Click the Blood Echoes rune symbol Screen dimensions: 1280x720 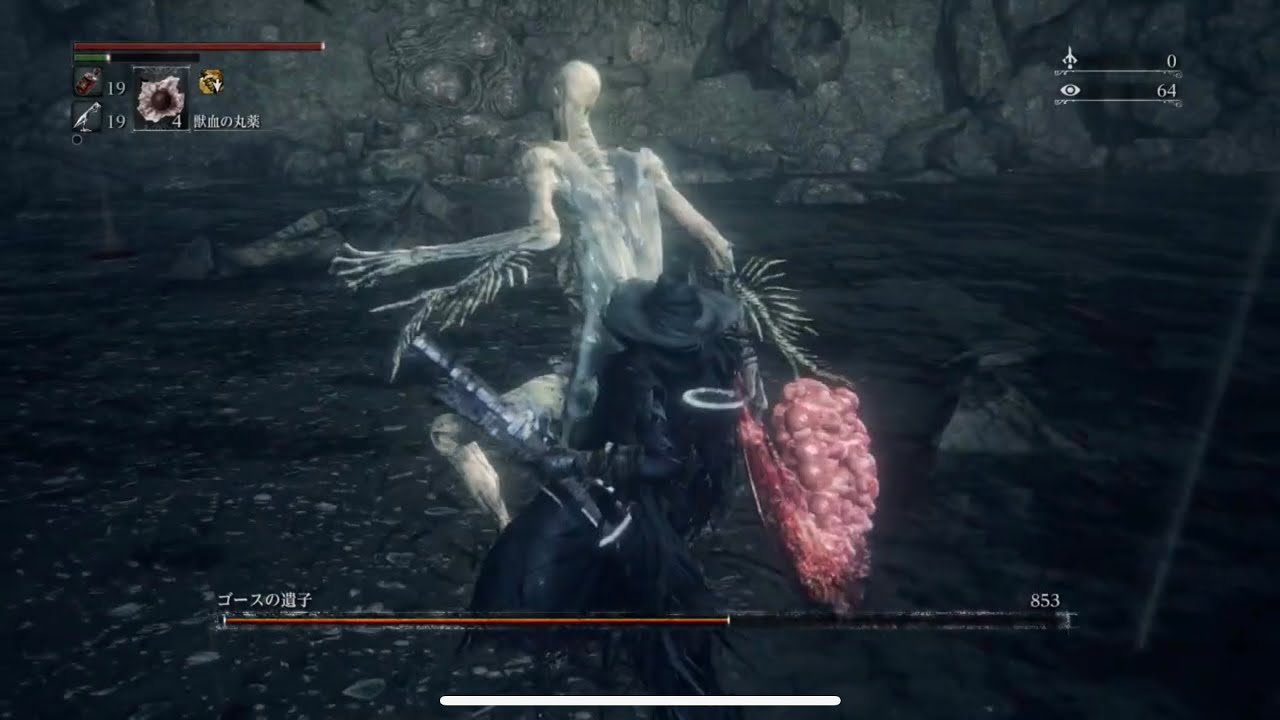coord(1070,58)
